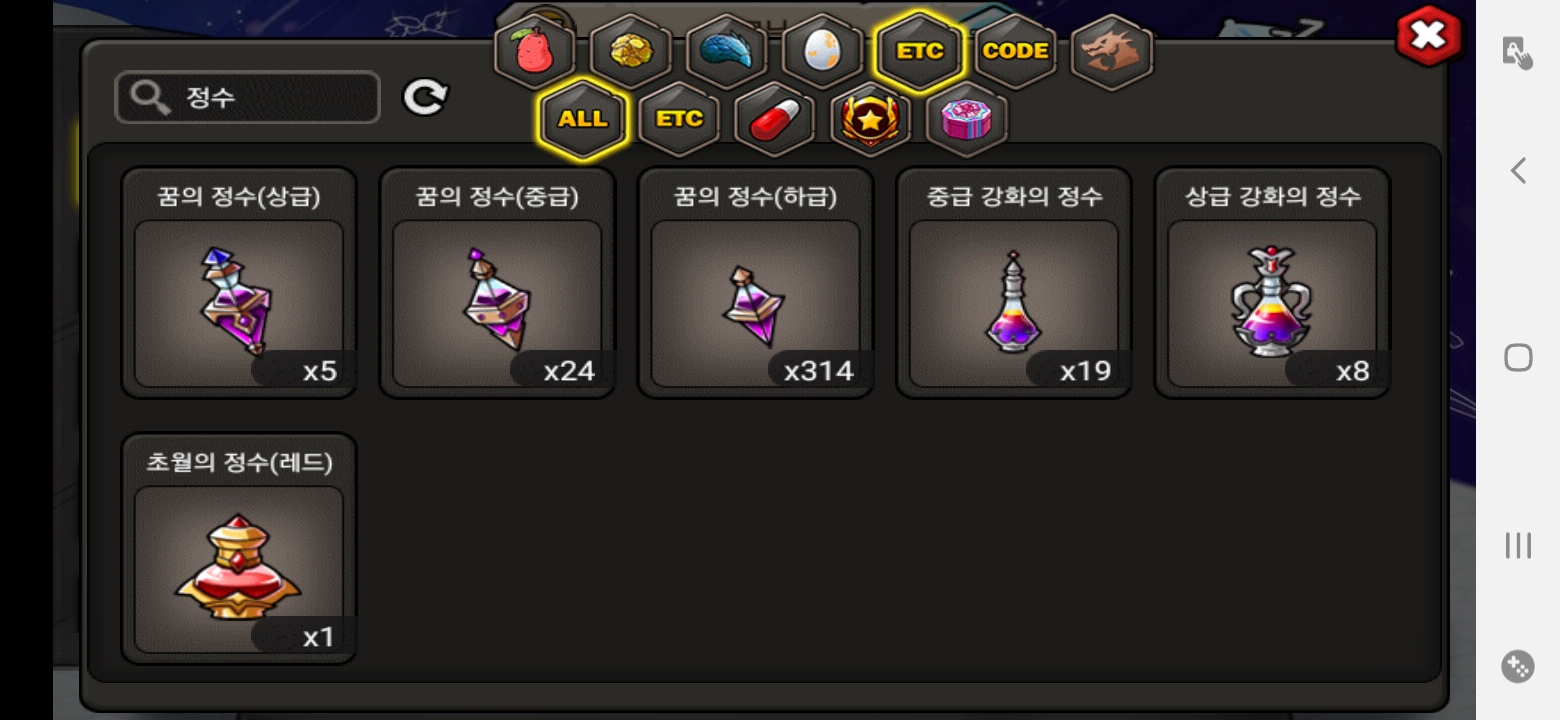Choose the second-row ETC sub-filter
The width and height of the screenshot is (1560, 720).
(x=679, y=119)
